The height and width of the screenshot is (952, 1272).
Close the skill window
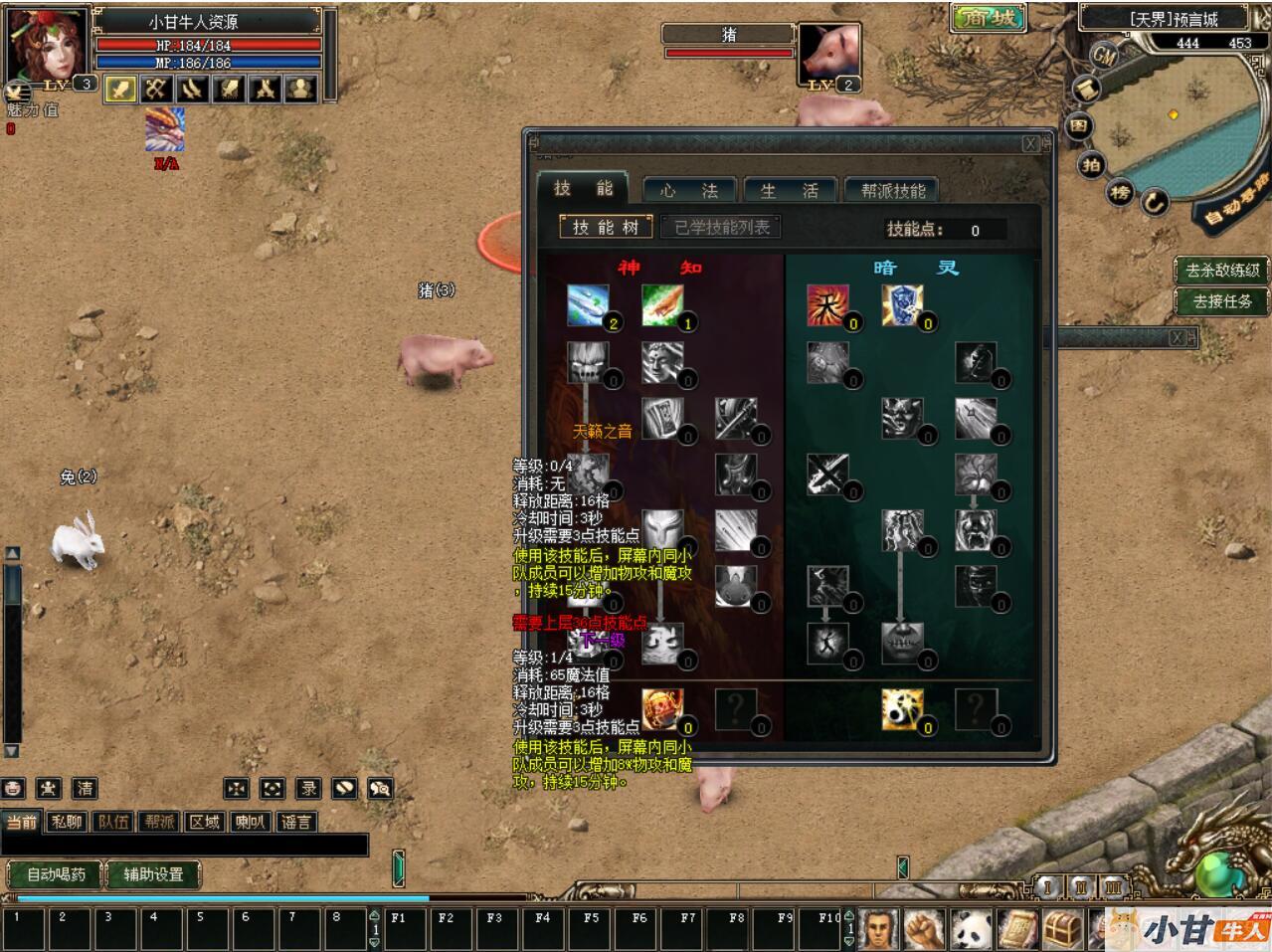(1031, 144)
